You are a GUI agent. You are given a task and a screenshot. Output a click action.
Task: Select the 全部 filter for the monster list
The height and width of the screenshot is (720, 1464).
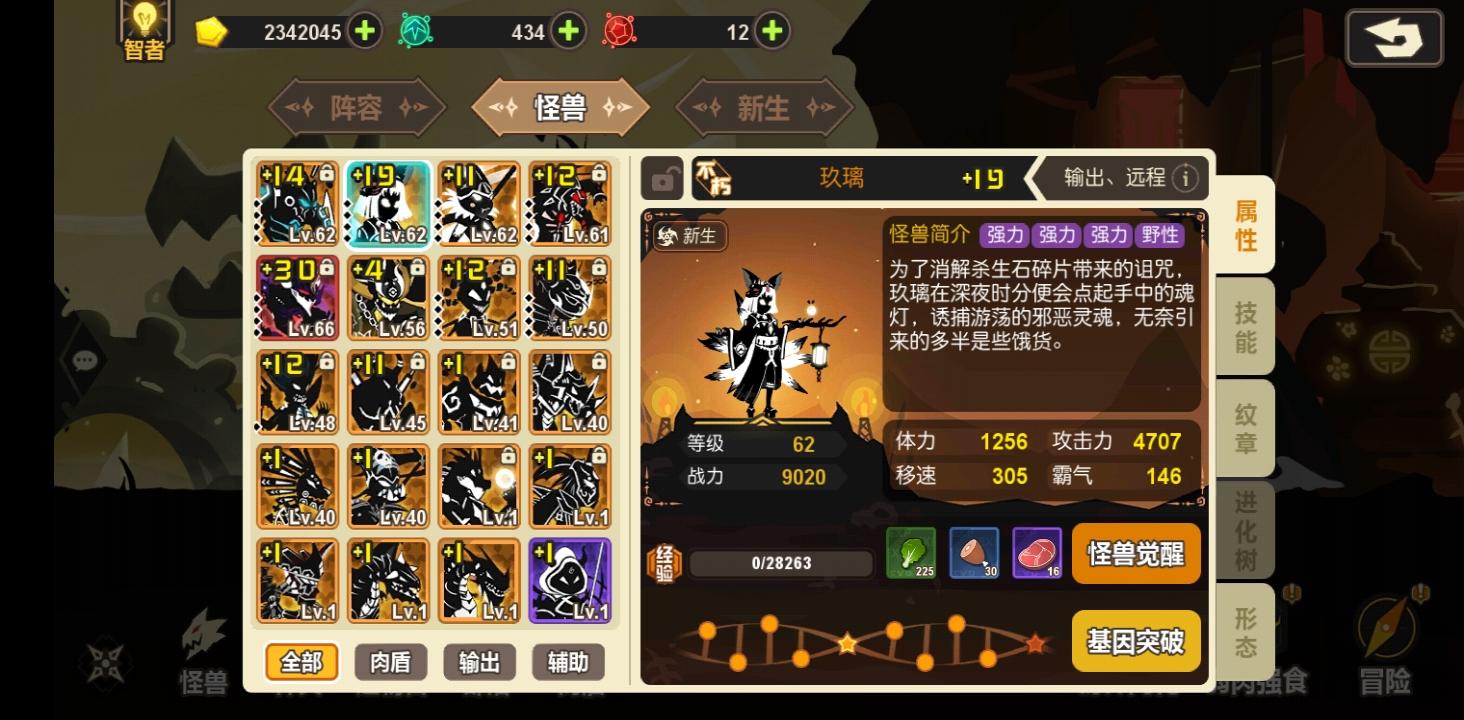coord(301,662)
